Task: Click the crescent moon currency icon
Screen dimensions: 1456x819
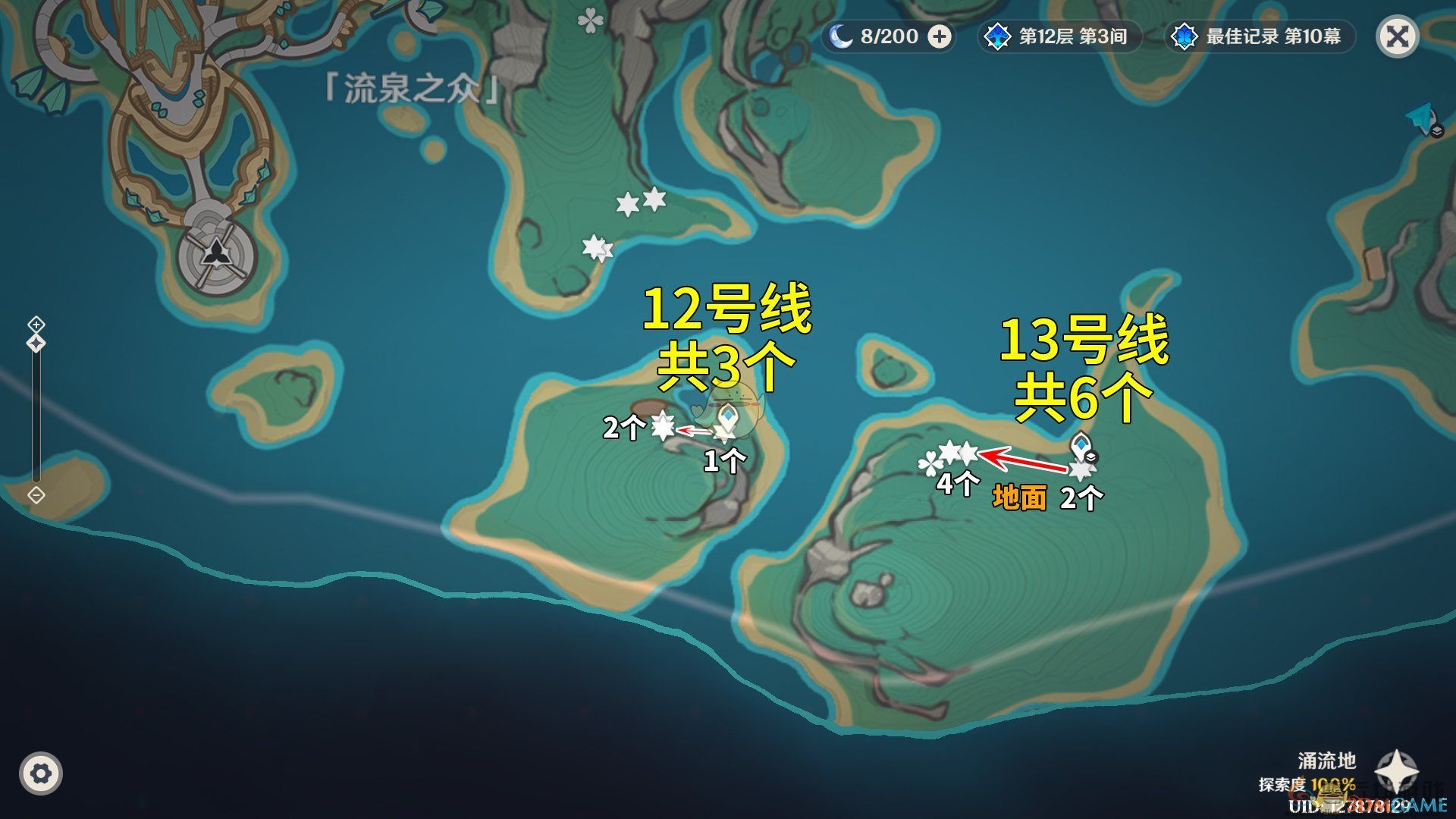Action: click(844, 35)
